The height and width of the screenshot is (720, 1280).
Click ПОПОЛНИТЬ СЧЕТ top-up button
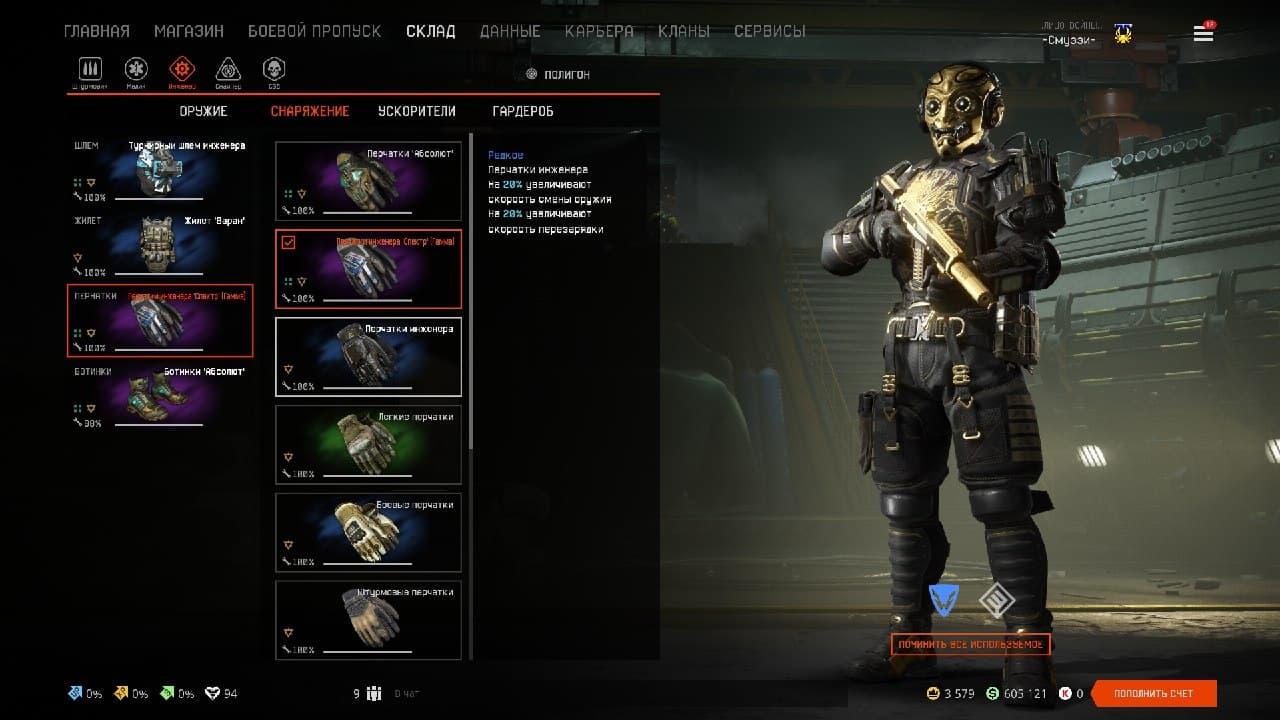click(x=1154, y=693)
